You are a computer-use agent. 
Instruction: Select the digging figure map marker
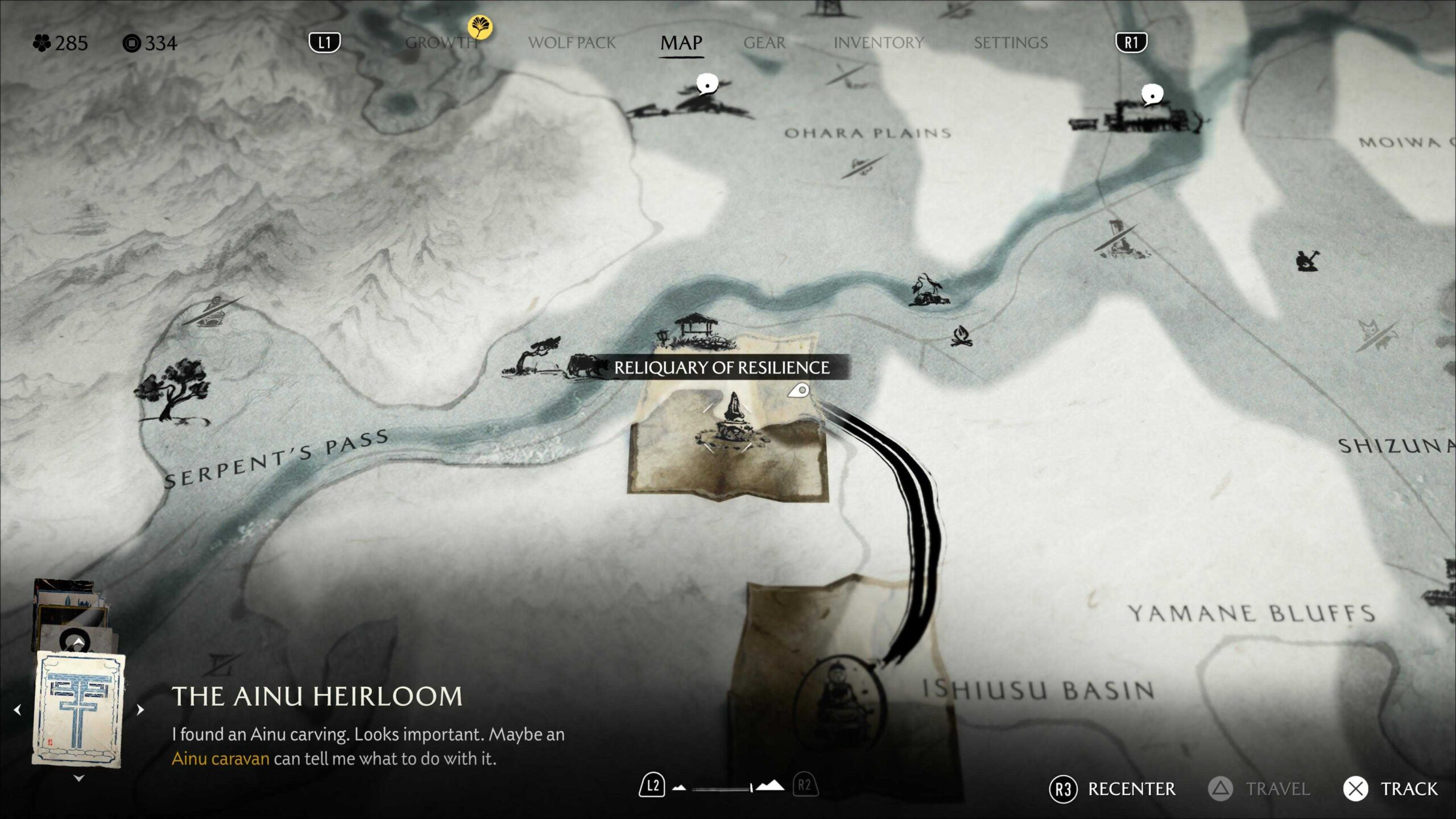[1307, 261]
